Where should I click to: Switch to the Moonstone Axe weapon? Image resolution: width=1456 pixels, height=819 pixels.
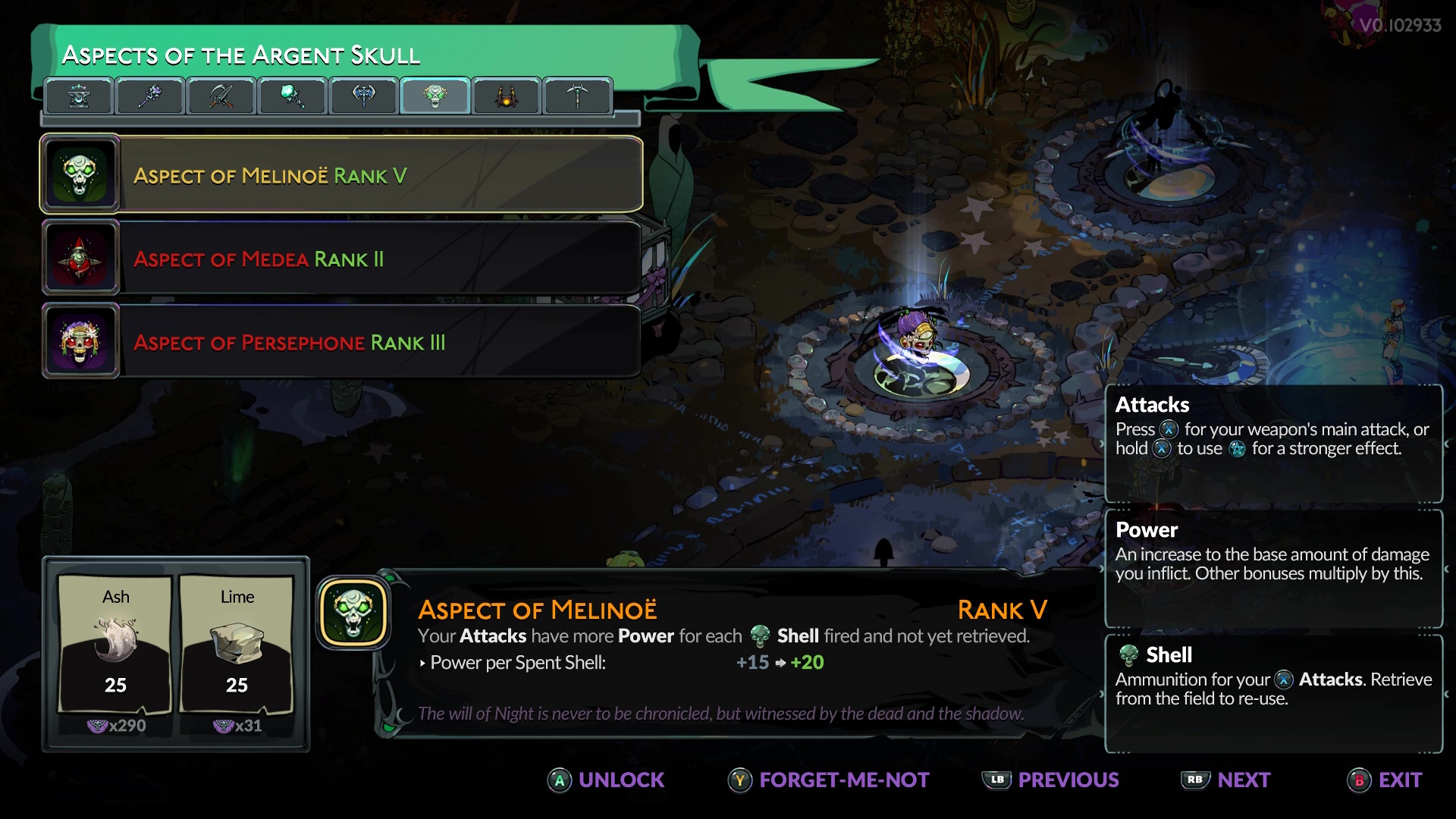point(363,96)
